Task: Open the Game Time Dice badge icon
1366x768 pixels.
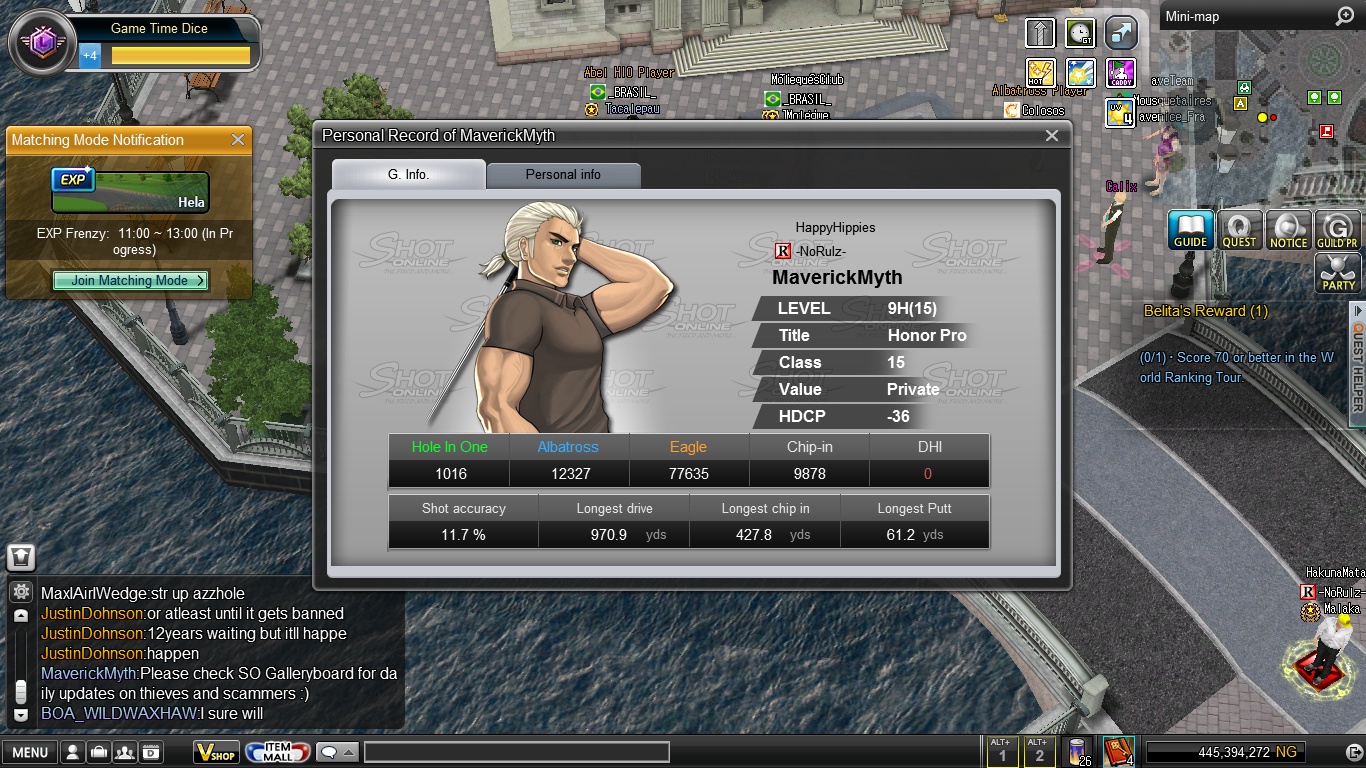Action: click(43, 42)
